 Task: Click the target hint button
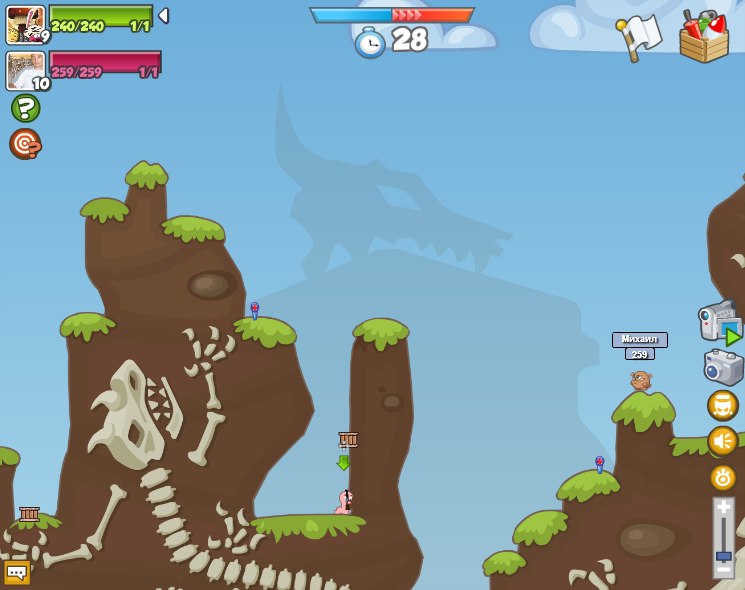[x=25, y=144]
